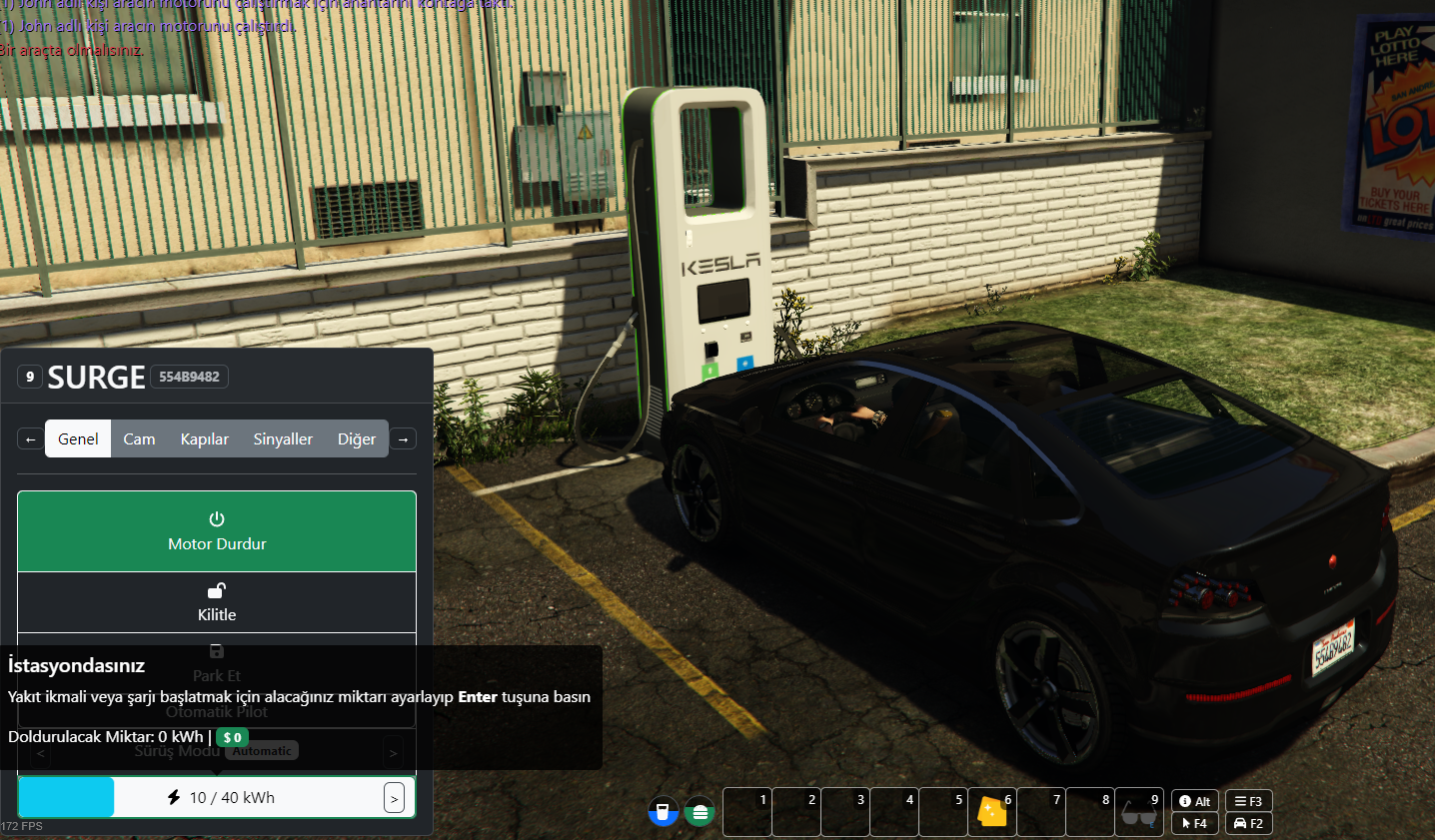Toggle Otomatik Pilot
The height and width of the screenshot is (840, 1435).
(217, 711)
